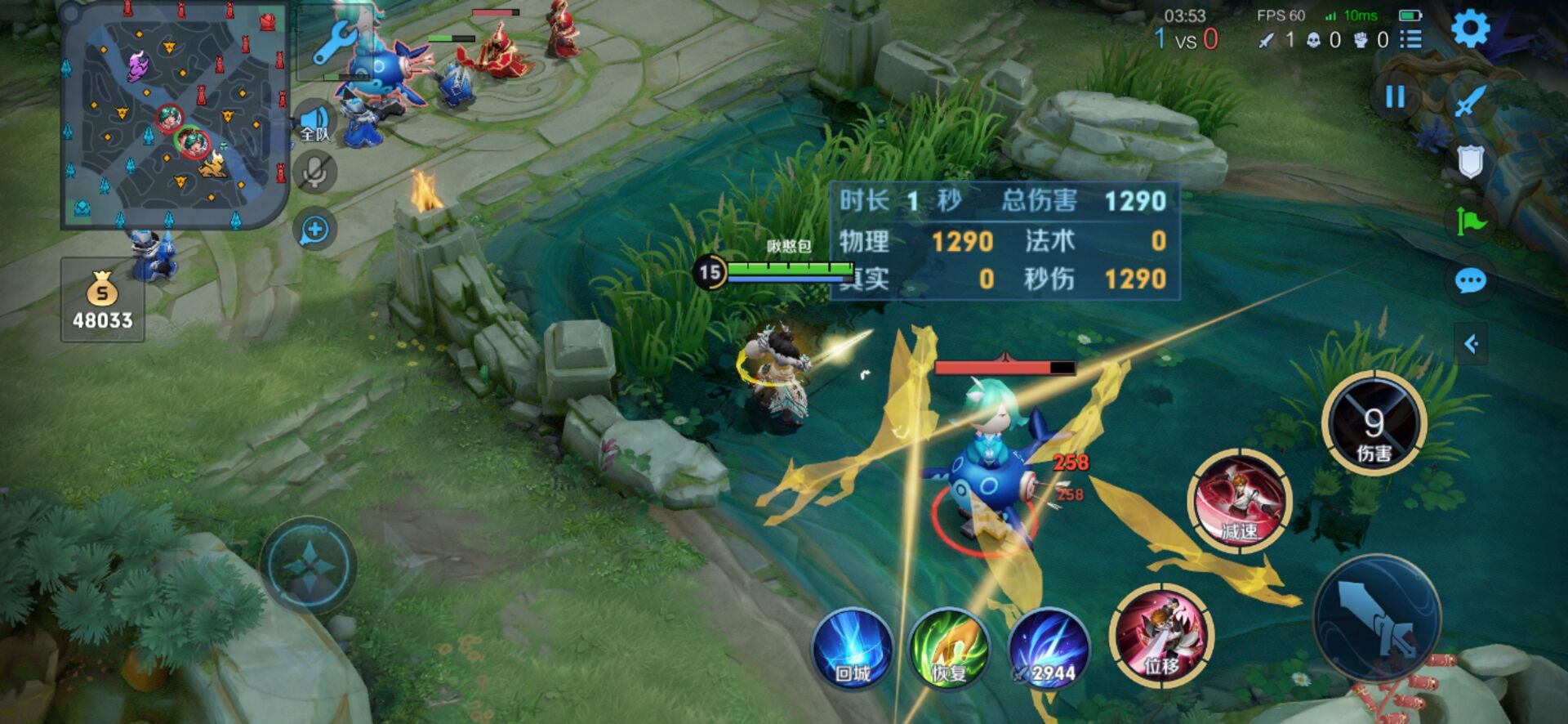Cast the 减速 slow skill
The height and width of the screenshot is (724, 1568).
1239,498
